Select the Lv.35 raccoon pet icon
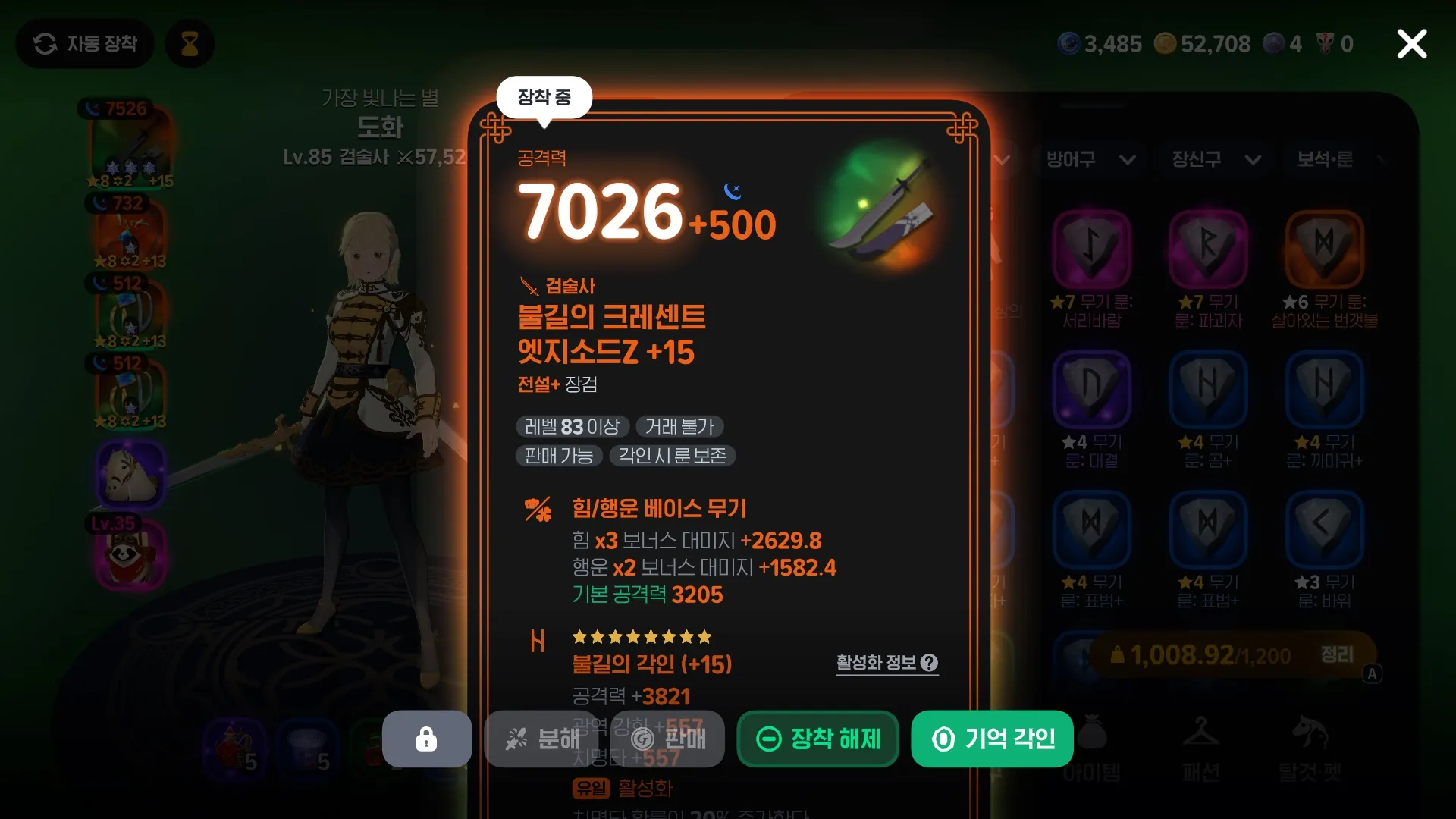1456x819 pixels. tap(130, 554)
